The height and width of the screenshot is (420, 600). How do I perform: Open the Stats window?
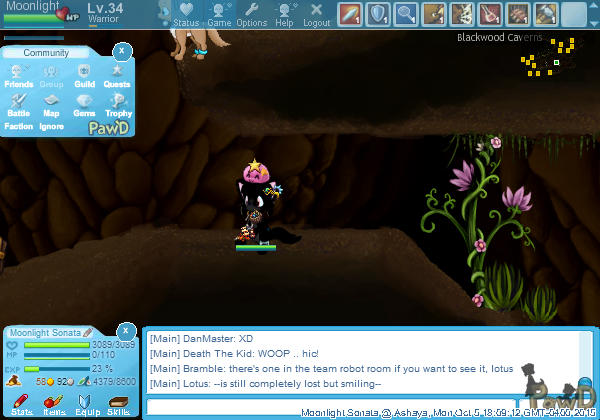pyautogui.click(x=21, y=404)
